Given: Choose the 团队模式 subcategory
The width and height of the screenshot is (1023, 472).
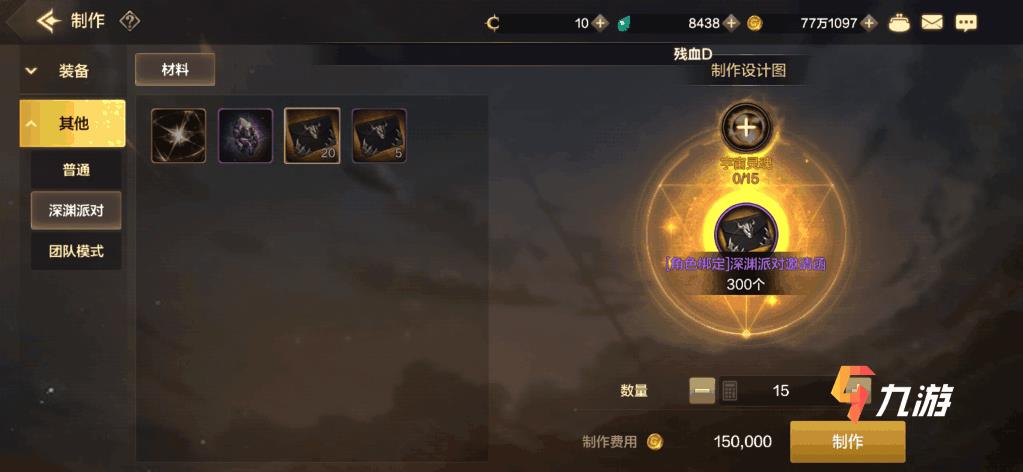Looking at the screenshot, I should point(76,251).
